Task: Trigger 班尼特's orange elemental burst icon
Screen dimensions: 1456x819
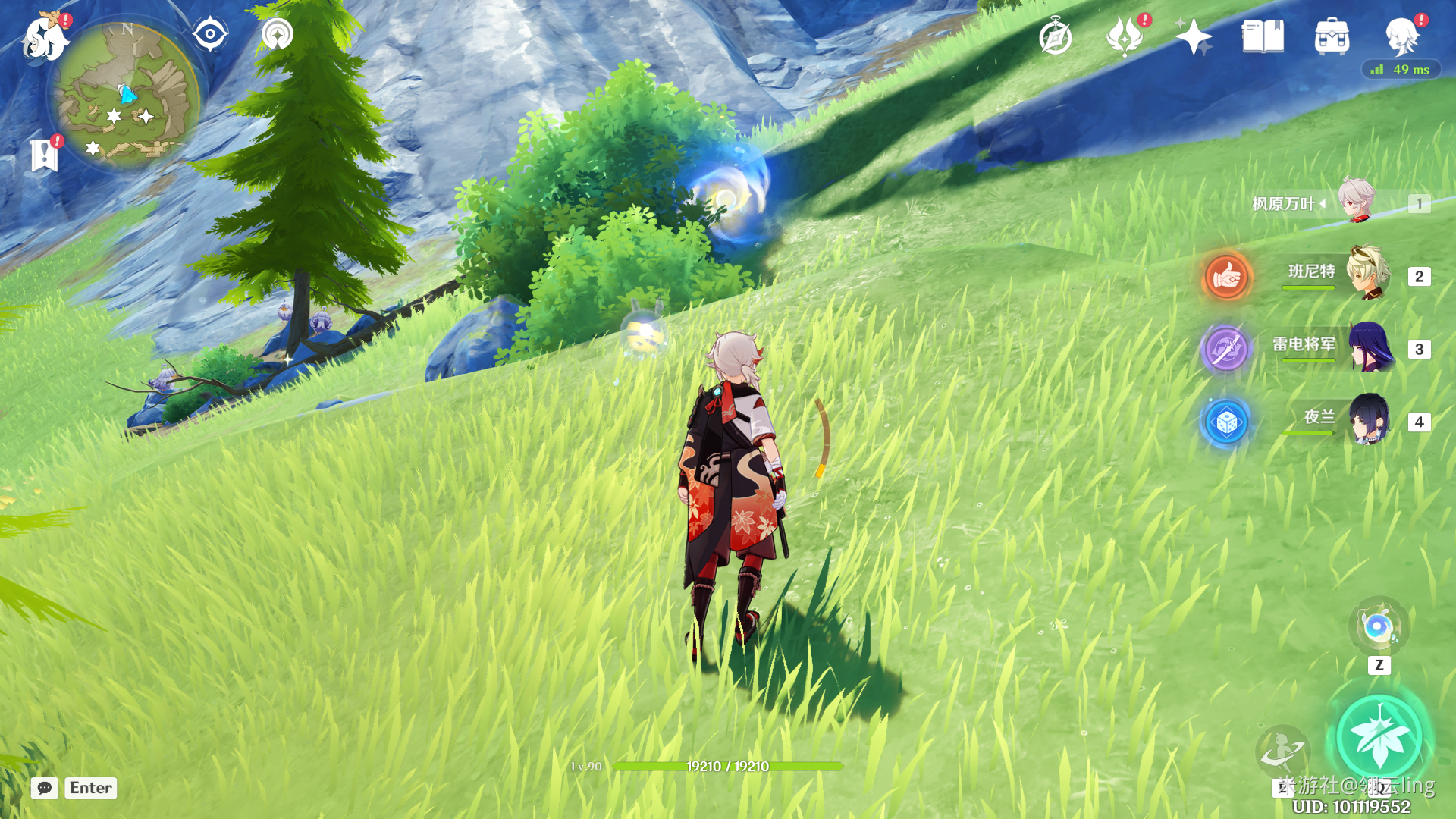Action: (1226, 277)
